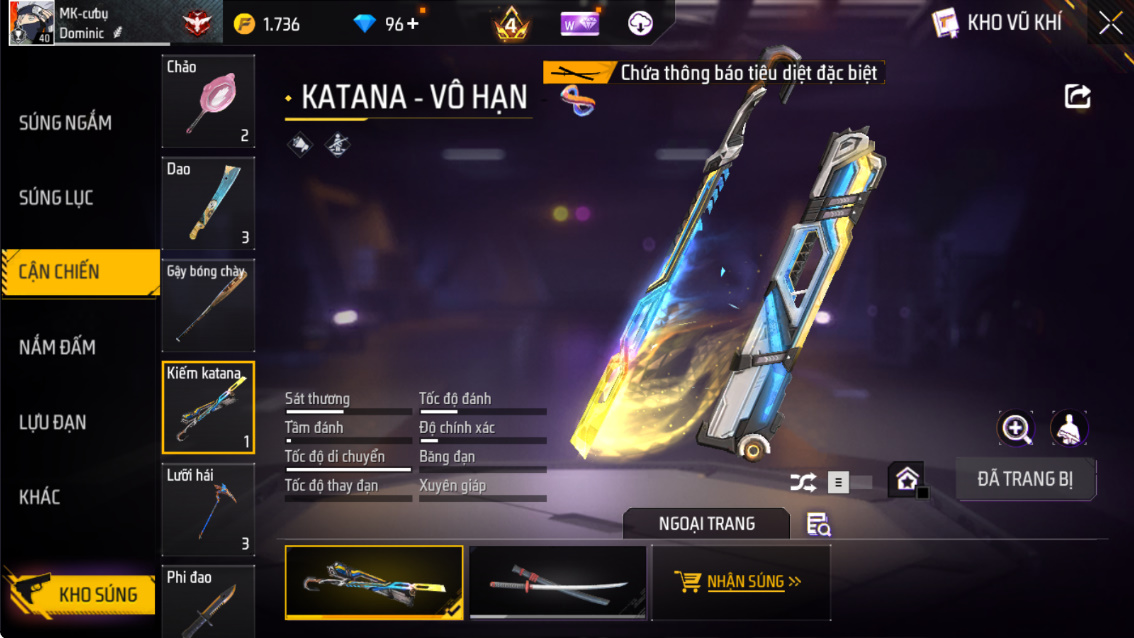1134x638 pixels.
Task: Add diamonds via the plus button
Action: (x=412, y=23)
